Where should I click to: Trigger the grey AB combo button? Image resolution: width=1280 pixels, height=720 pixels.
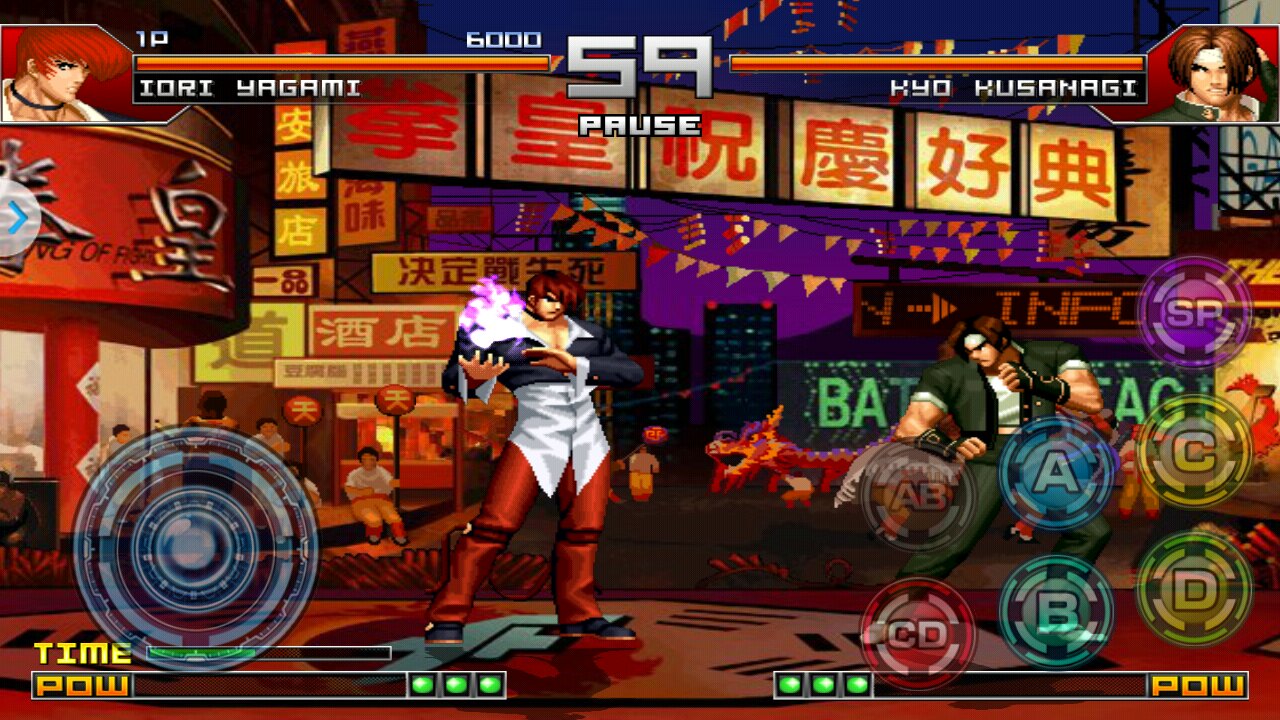pos(918,495)
